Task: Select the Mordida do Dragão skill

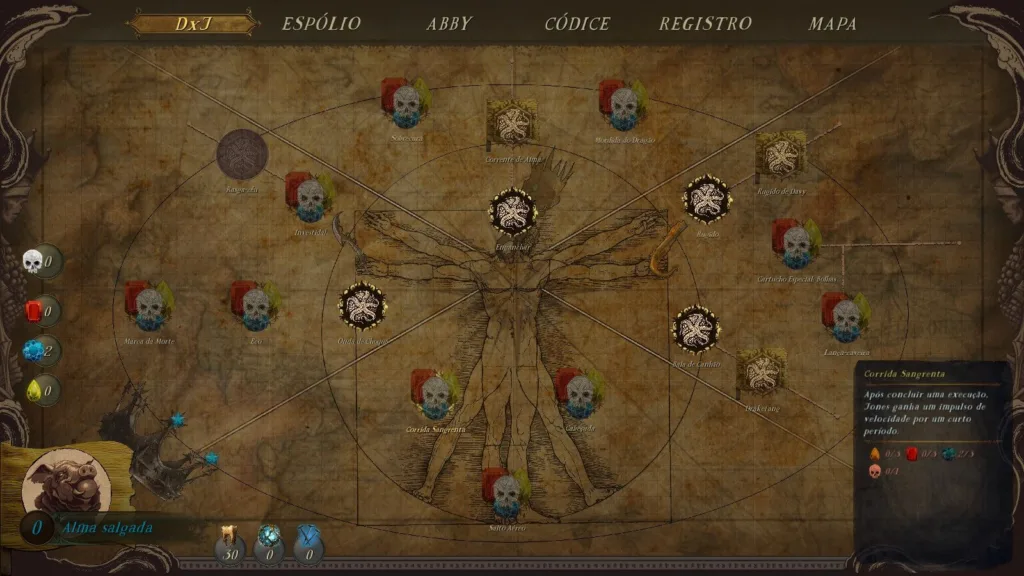Action: pyautogui.click(x=624, y=104)
